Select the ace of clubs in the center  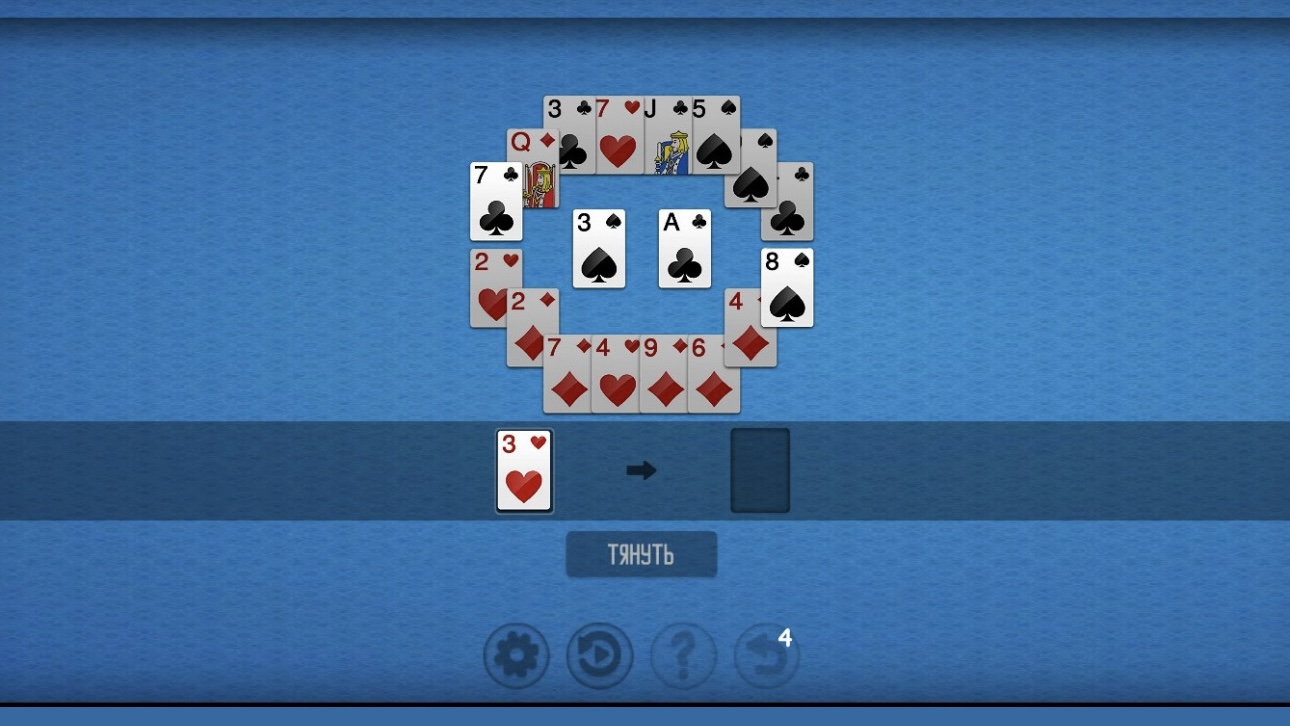click(x=685, y=247)
